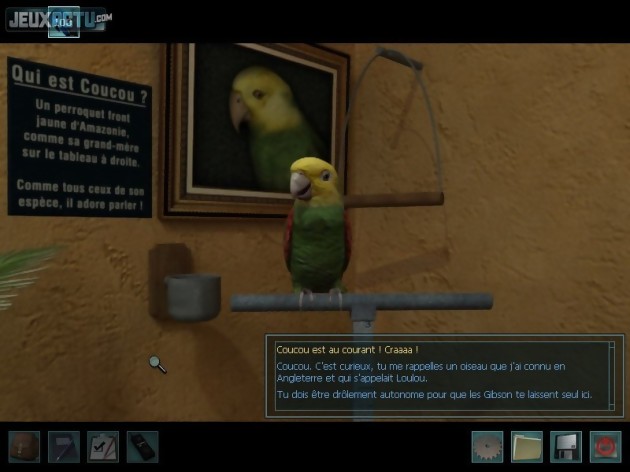Open the gear settings icon
This screenshot has height=472, width=630.
[487, 446]
